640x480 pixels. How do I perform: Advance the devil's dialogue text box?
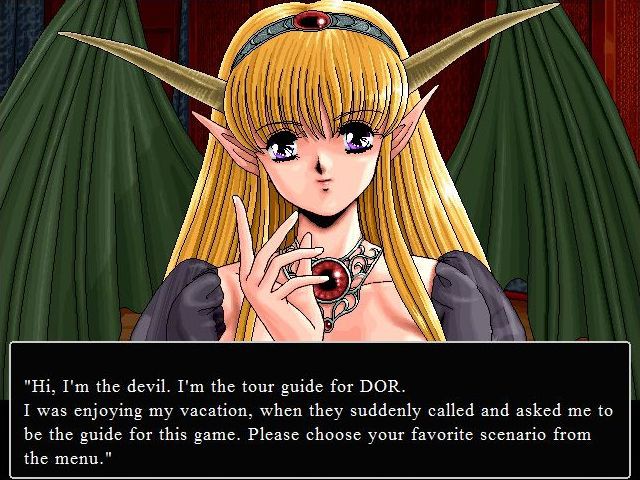[320, 408]
